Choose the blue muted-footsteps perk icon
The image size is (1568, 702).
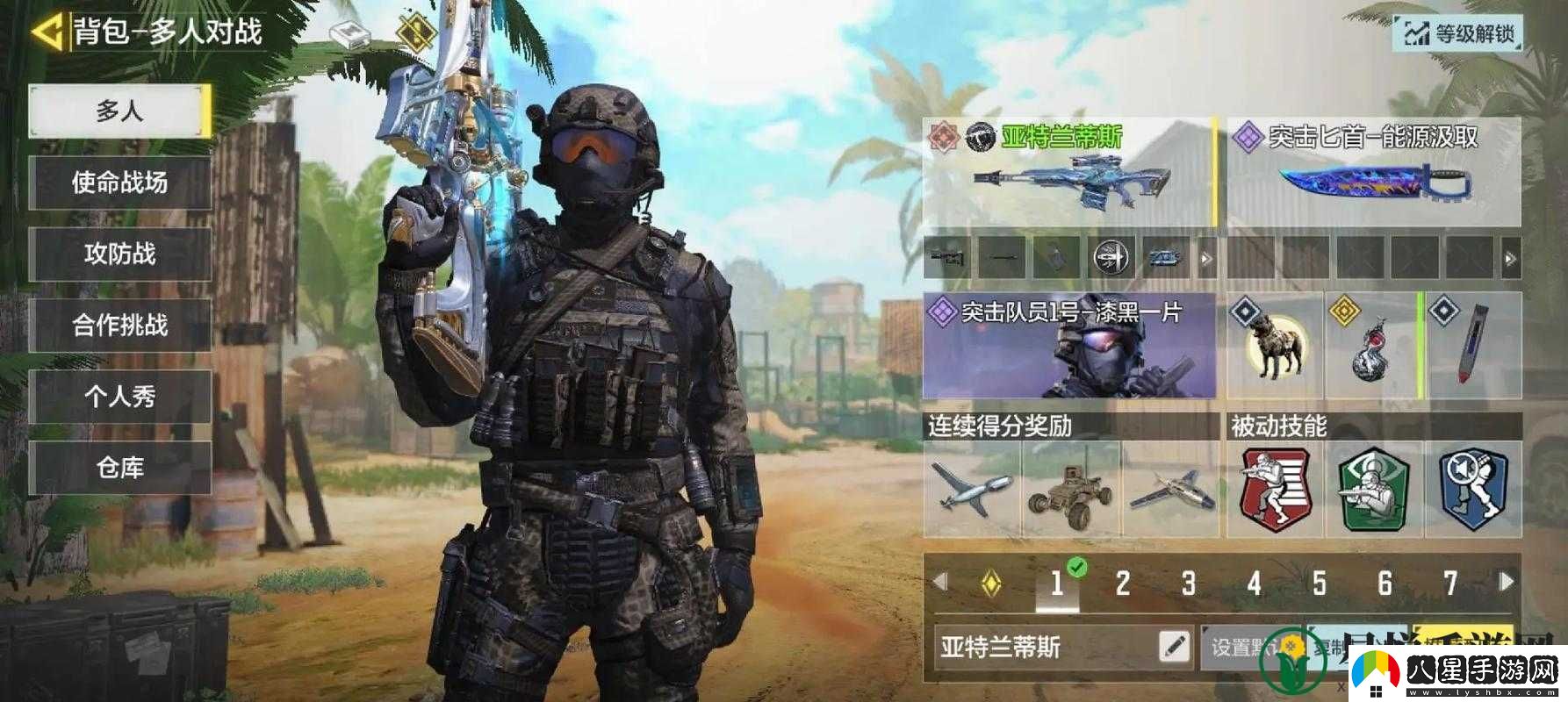1472,490
